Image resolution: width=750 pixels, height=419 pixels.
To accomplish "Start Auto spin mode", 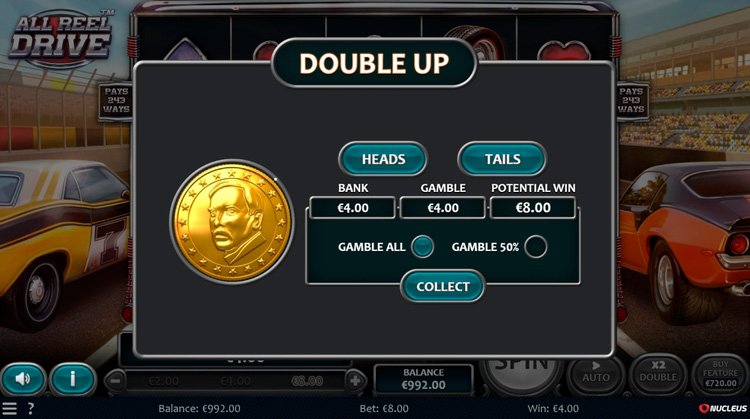I will pos(597,373).
